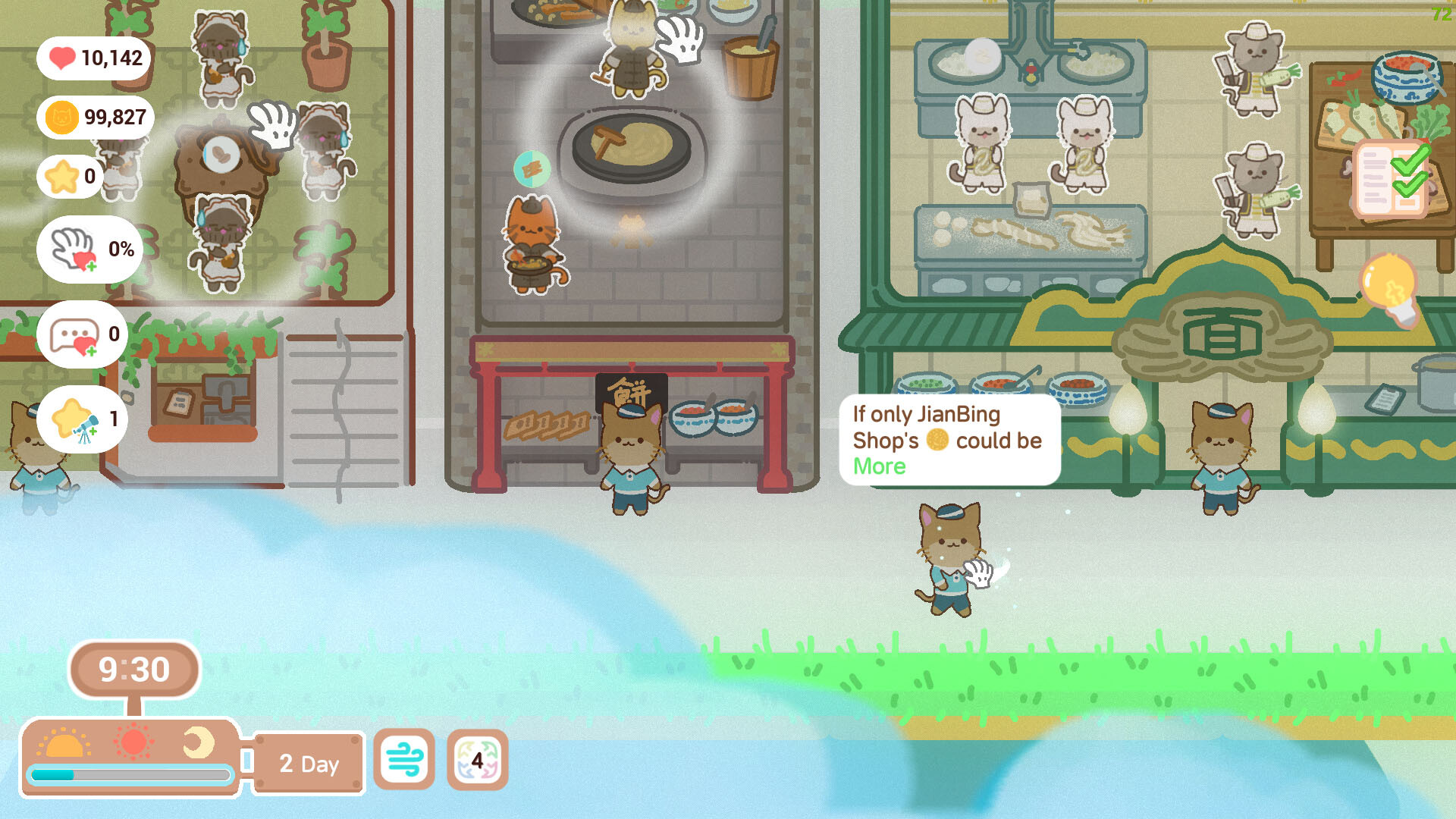Select the orange chef cat holding a pan
1456x819 pixels.
[531, 243]
